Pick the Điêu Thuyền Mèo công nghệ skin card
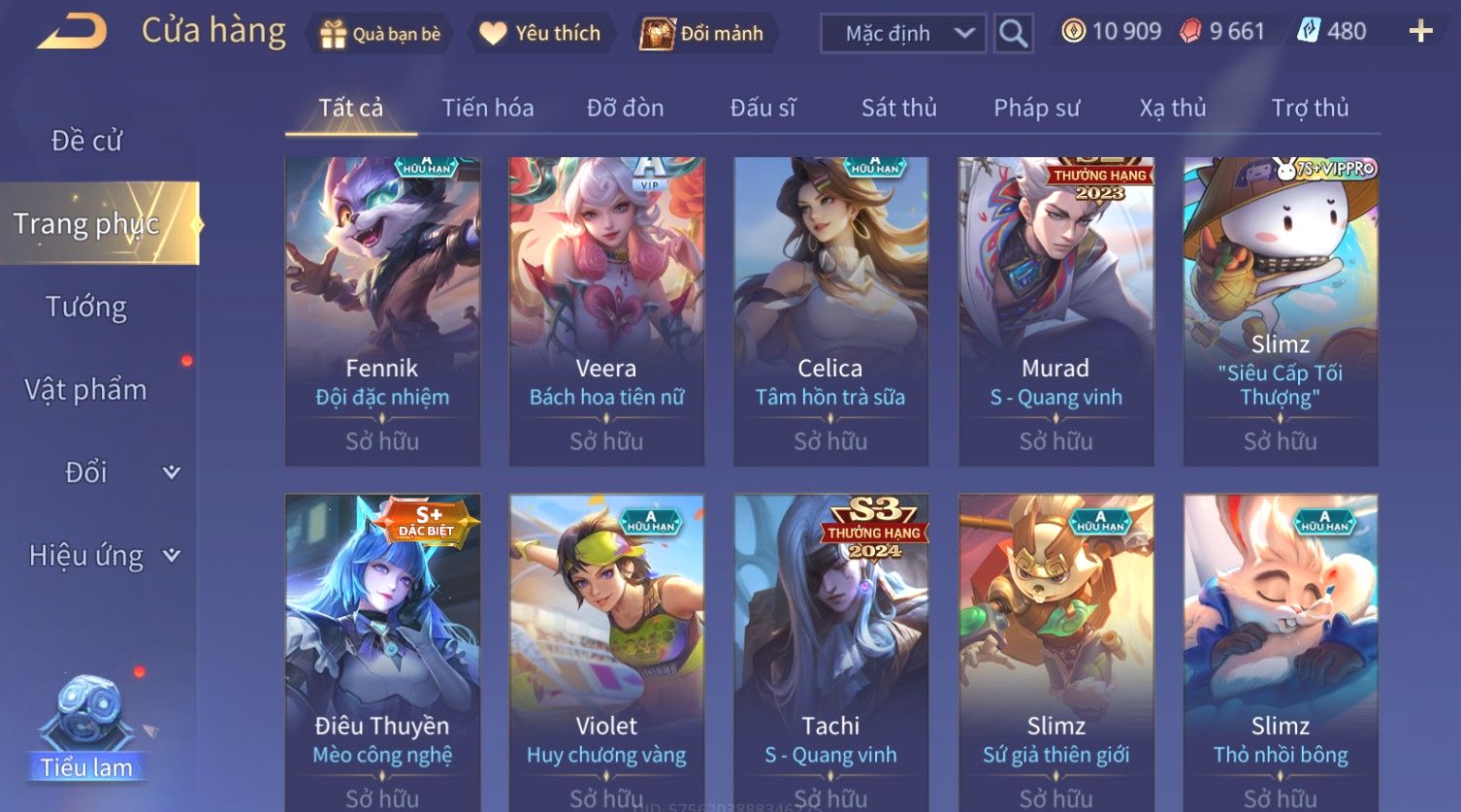The image size is (1461, 812). click(x=382, y=650)
